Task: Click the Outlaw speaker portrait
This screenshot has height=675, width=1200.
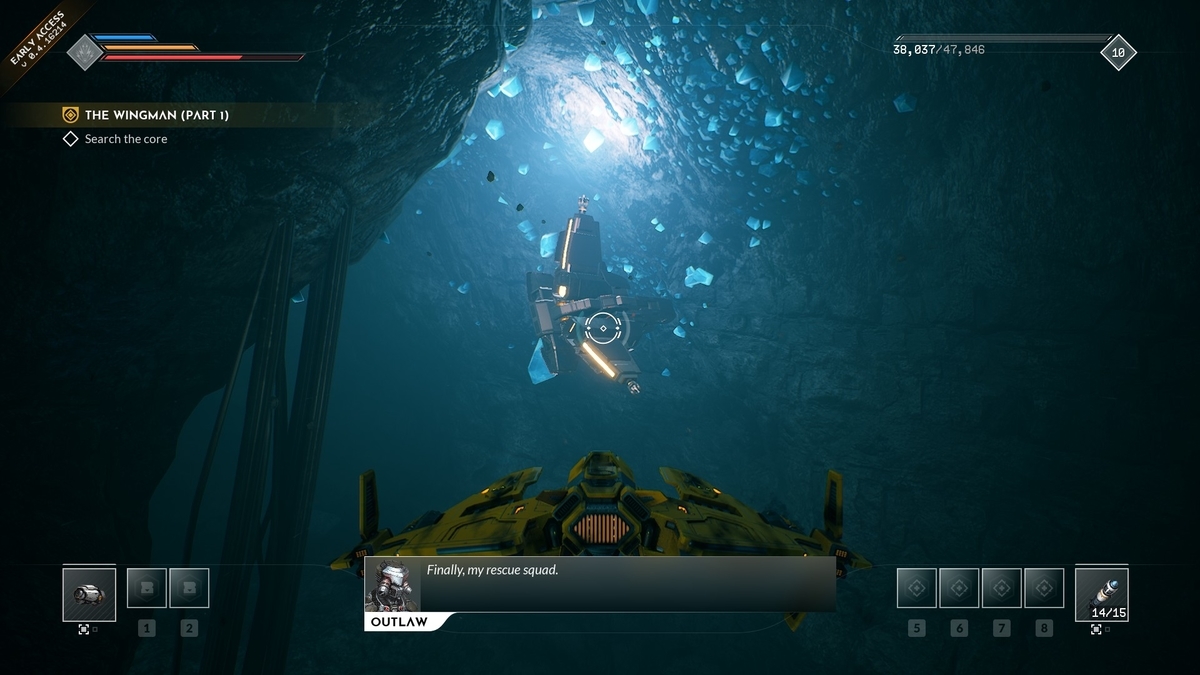Action: [391, 585]
